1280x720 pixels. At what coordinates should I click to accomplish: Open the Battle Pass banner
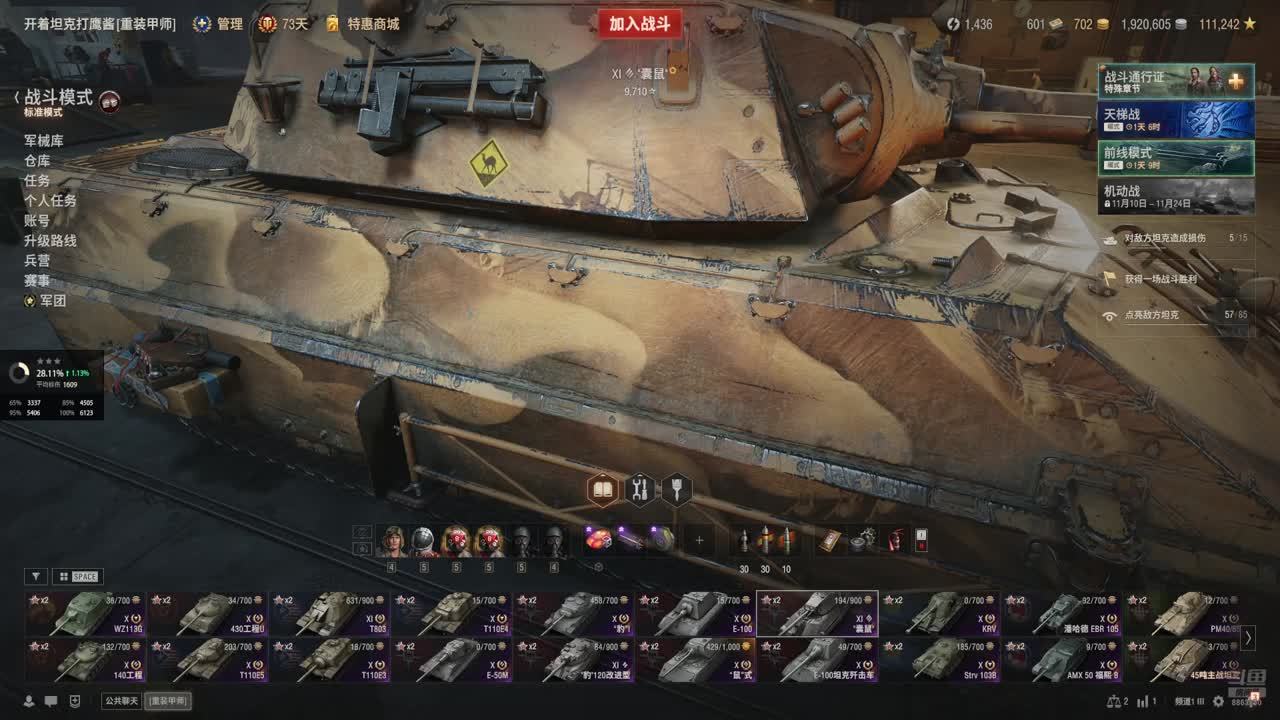(x=1176, y=81)
